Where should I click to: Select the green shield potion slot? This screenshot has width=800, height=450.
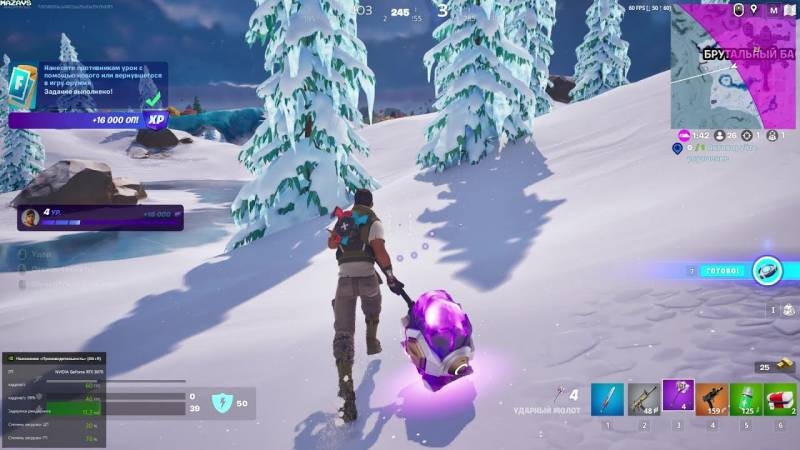click(x=746, y=399)
